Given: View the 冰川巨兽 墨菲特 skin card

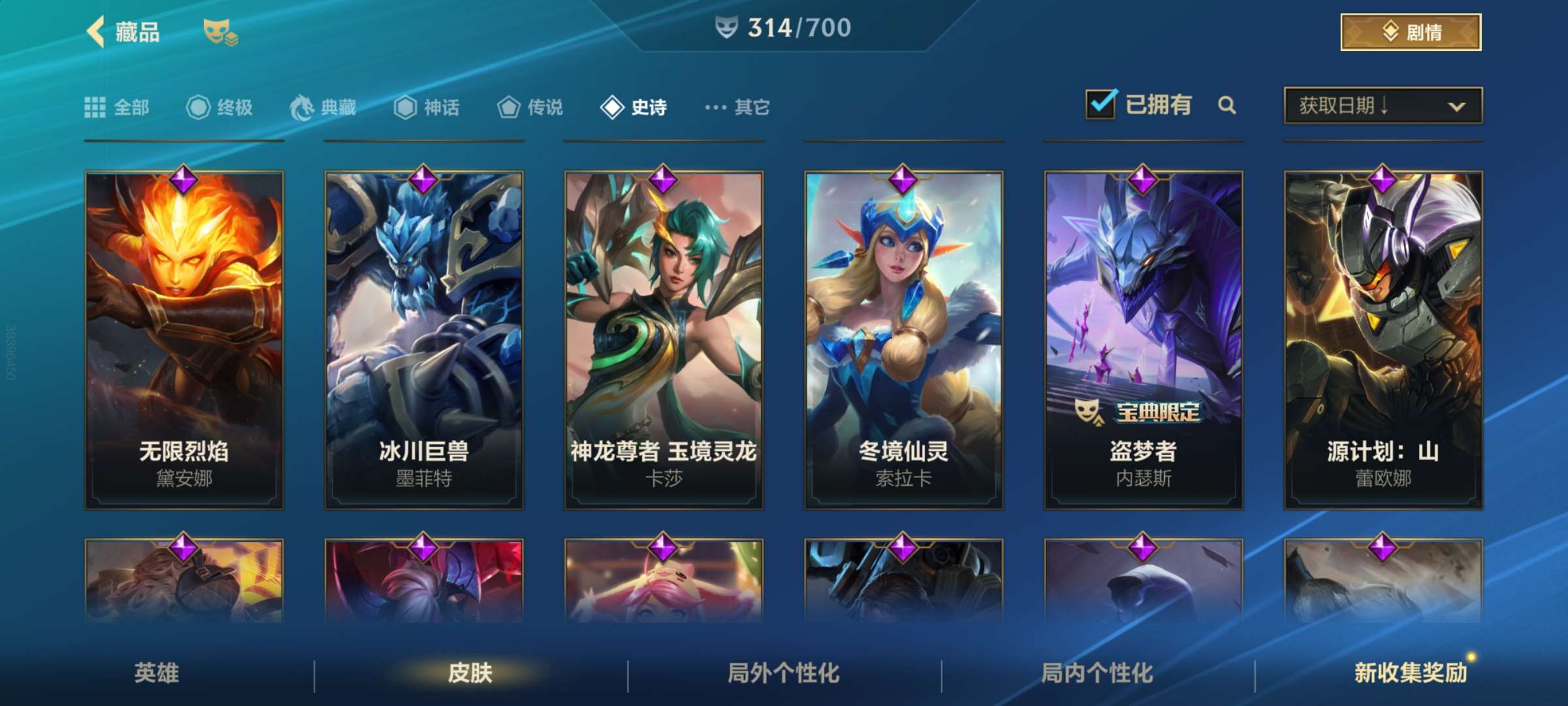Looking at the screenshot, I should (424, 340).
